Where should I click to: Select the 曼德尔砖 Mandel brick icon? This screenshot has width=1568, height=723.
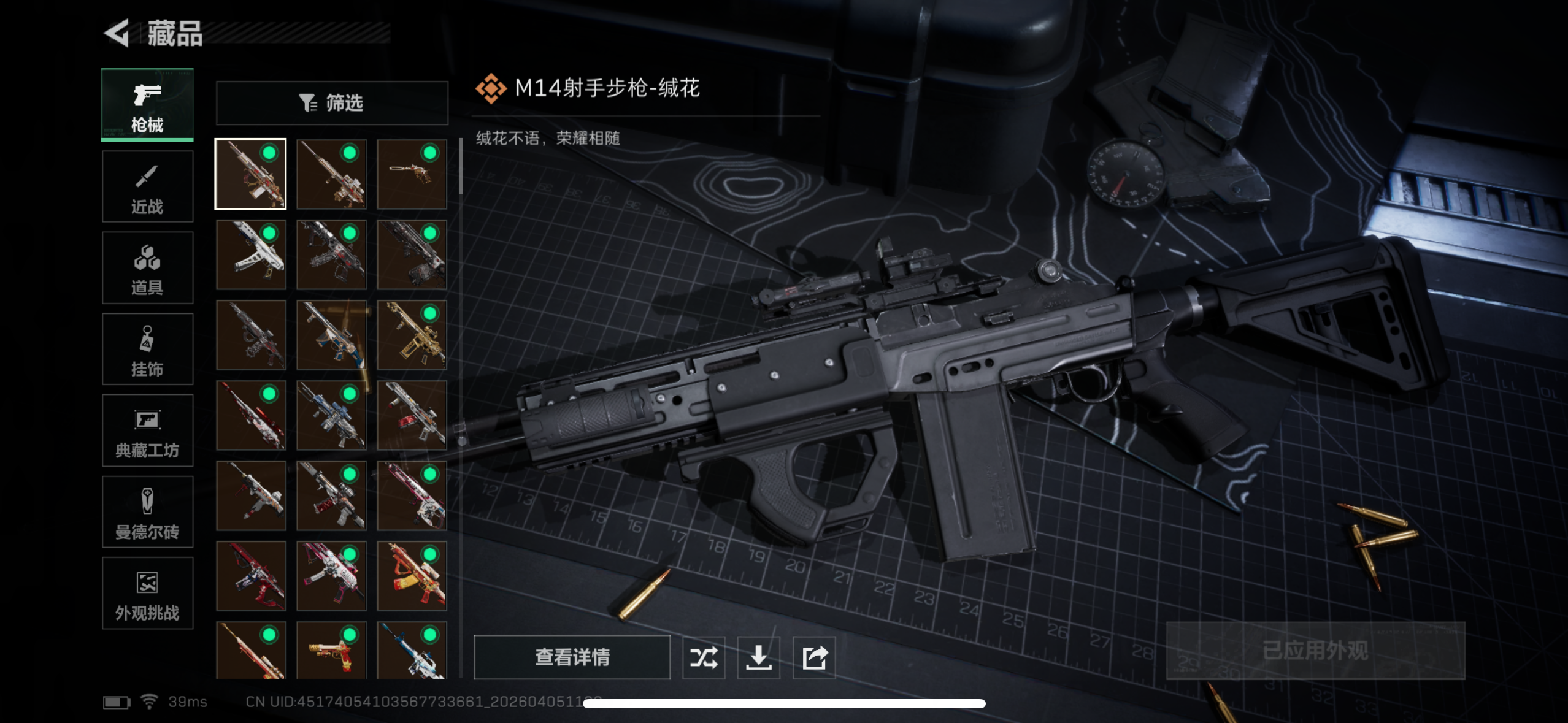click(x=147, y=512)
